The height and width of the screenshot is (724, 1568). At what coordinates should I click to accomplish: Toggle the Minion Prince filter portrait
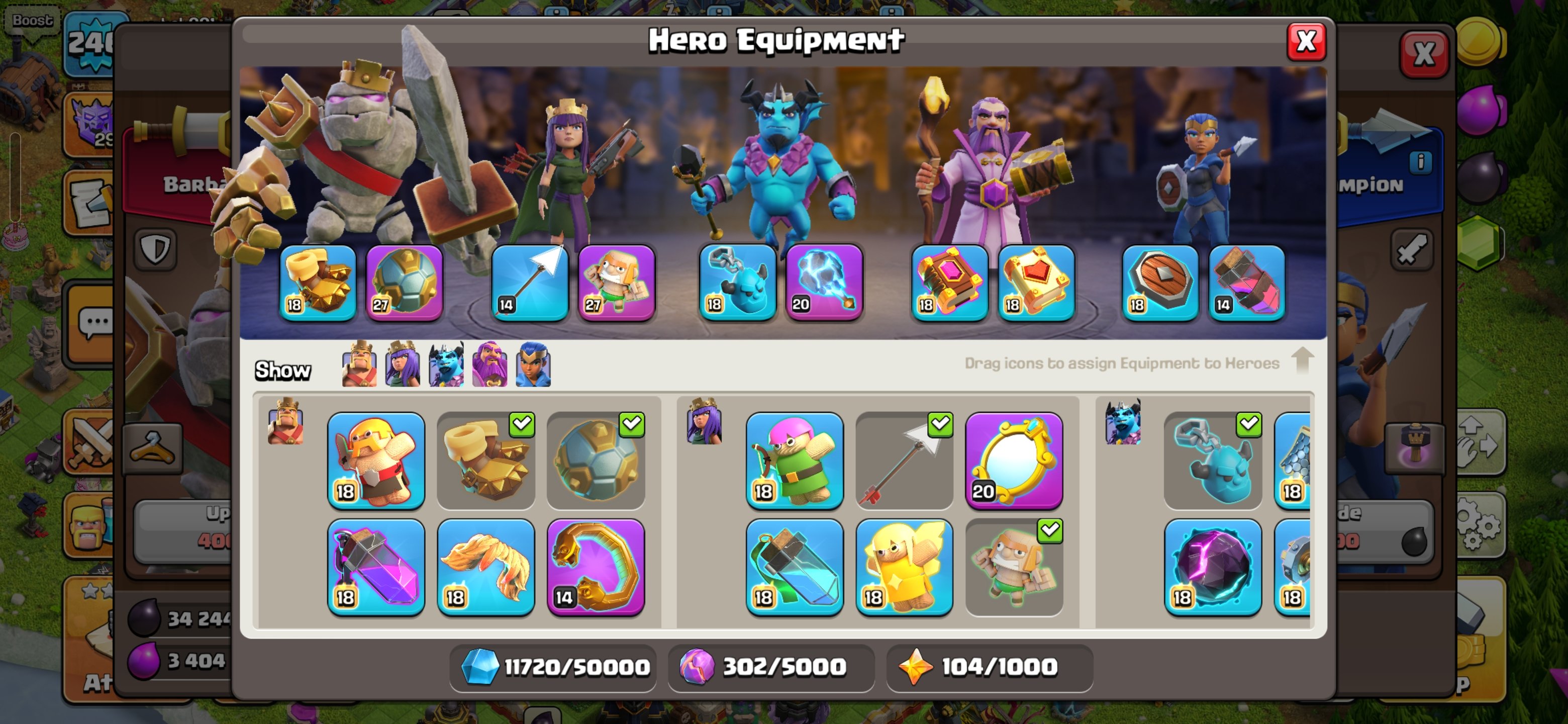(446, 366)
